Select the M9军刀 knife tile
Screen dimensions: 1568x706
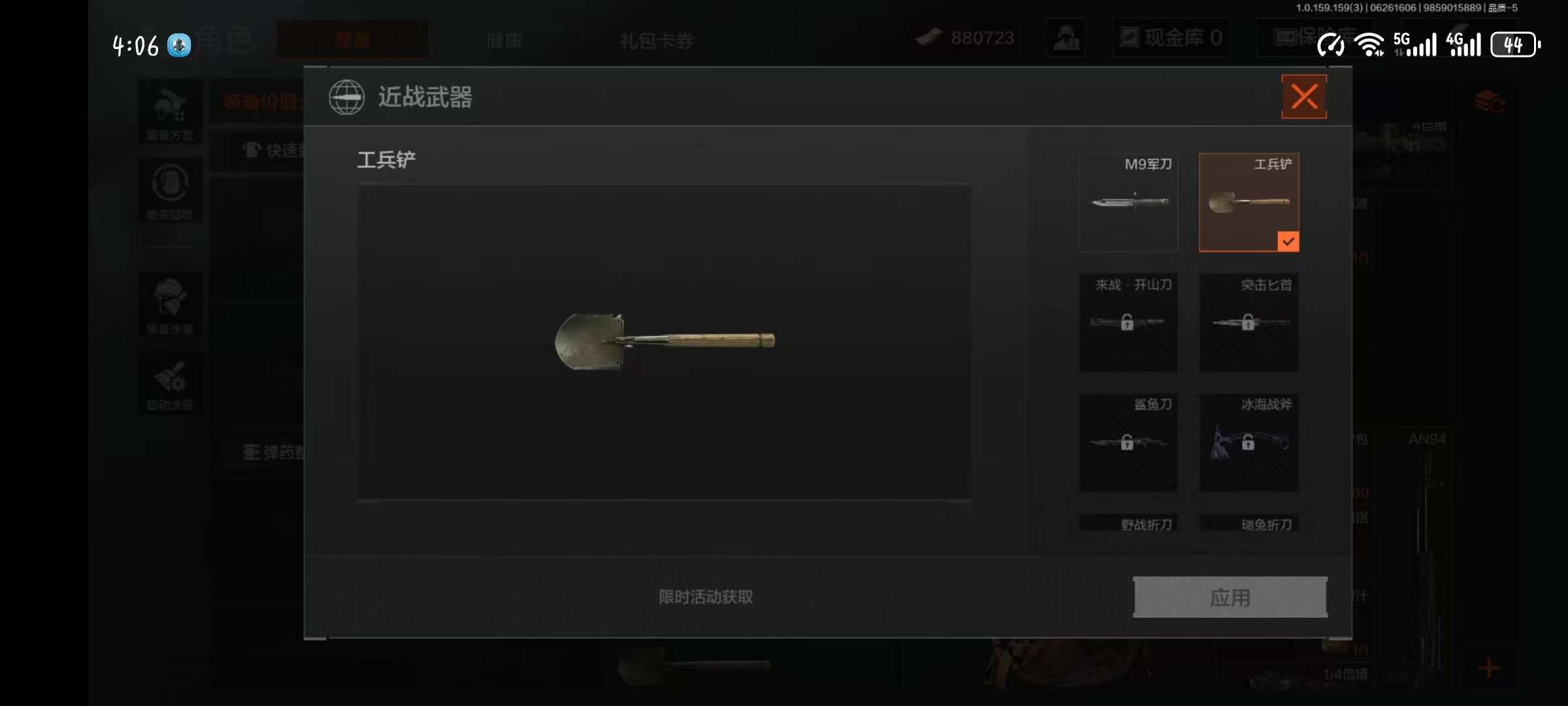pos(1128,203)
